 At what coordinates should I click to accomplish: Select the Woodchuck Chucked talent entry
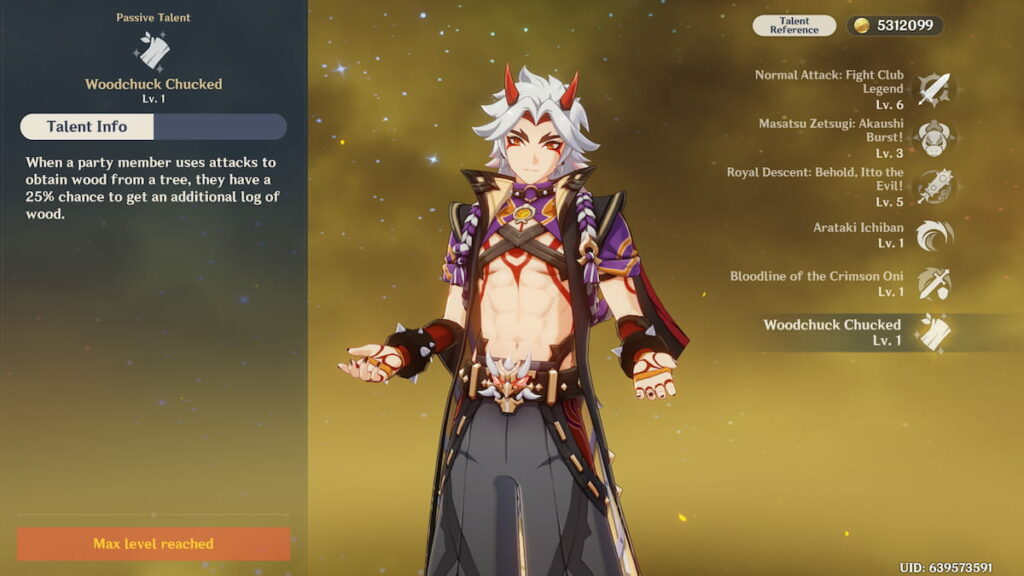tap(934, 332)
